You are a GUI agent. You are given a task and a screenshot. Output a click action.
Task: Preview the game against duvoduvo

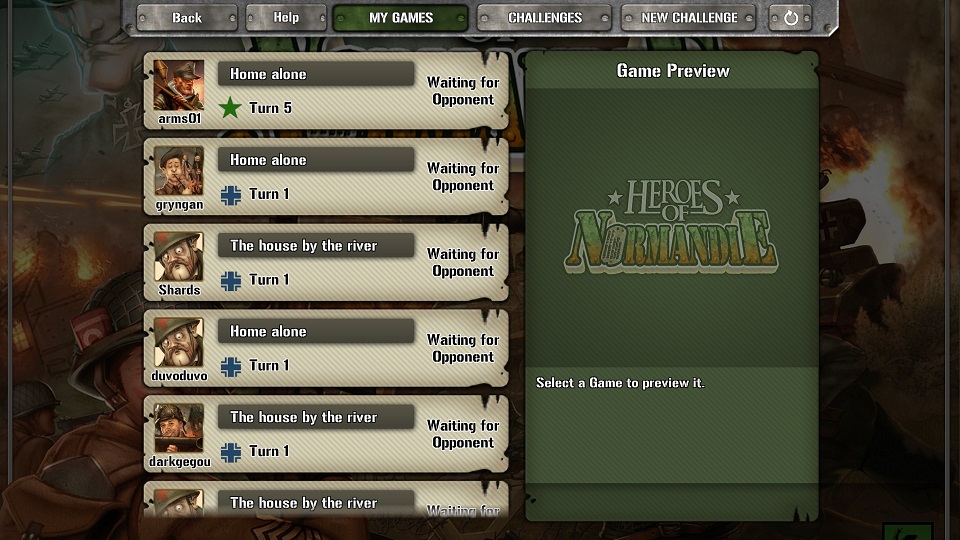(x=325, y=349)
